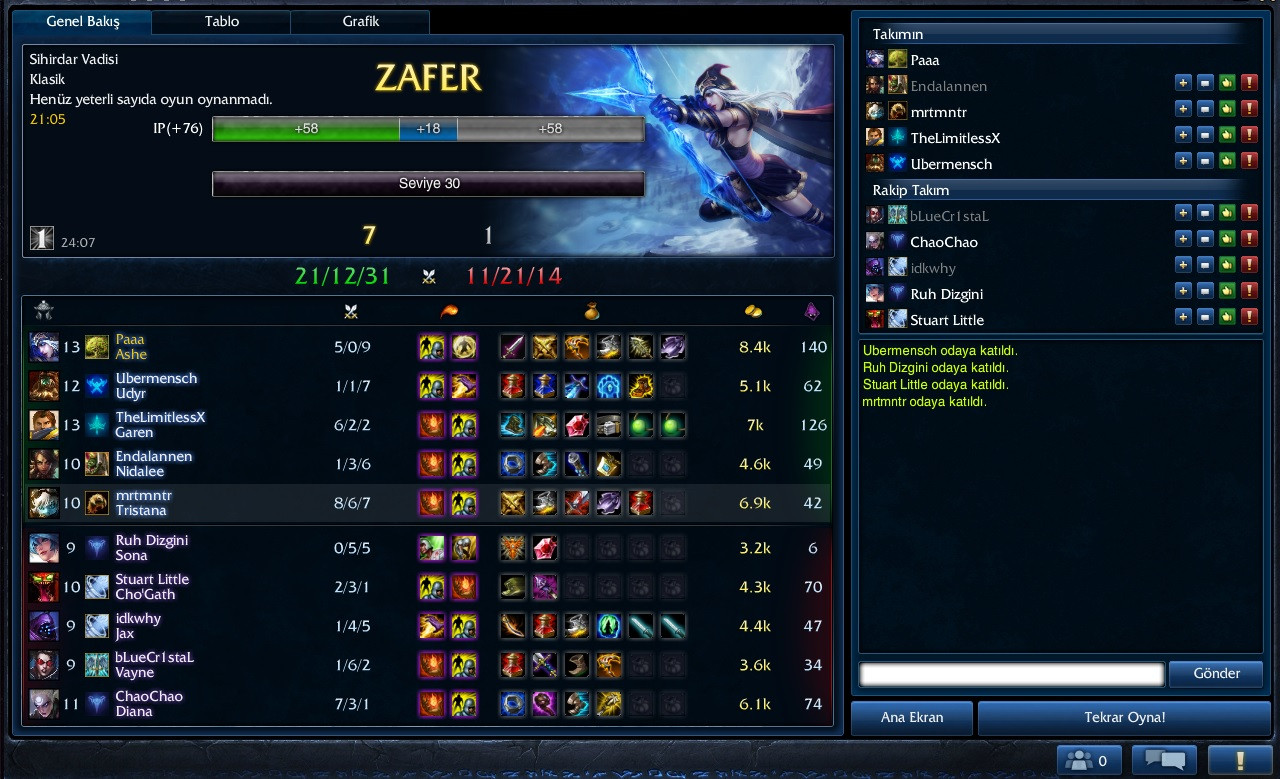Open the Grafik tab
1280x779 pixels.
click(360, 21)
